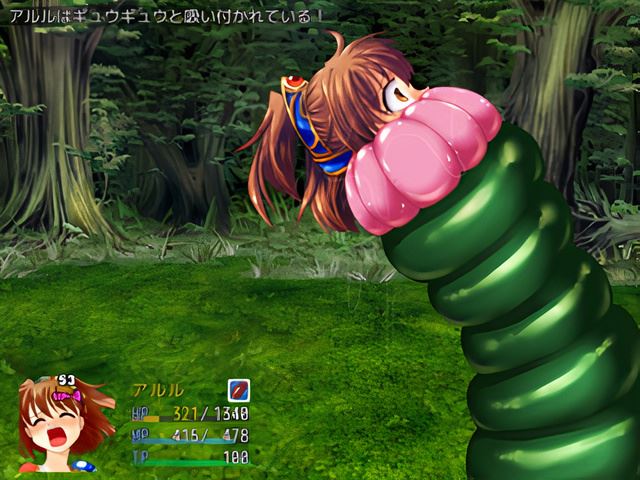Image resolution: width=640 pixels, height=480 pixels.
Task: Click the red status effect icon
Action: (x=238, y=389)
